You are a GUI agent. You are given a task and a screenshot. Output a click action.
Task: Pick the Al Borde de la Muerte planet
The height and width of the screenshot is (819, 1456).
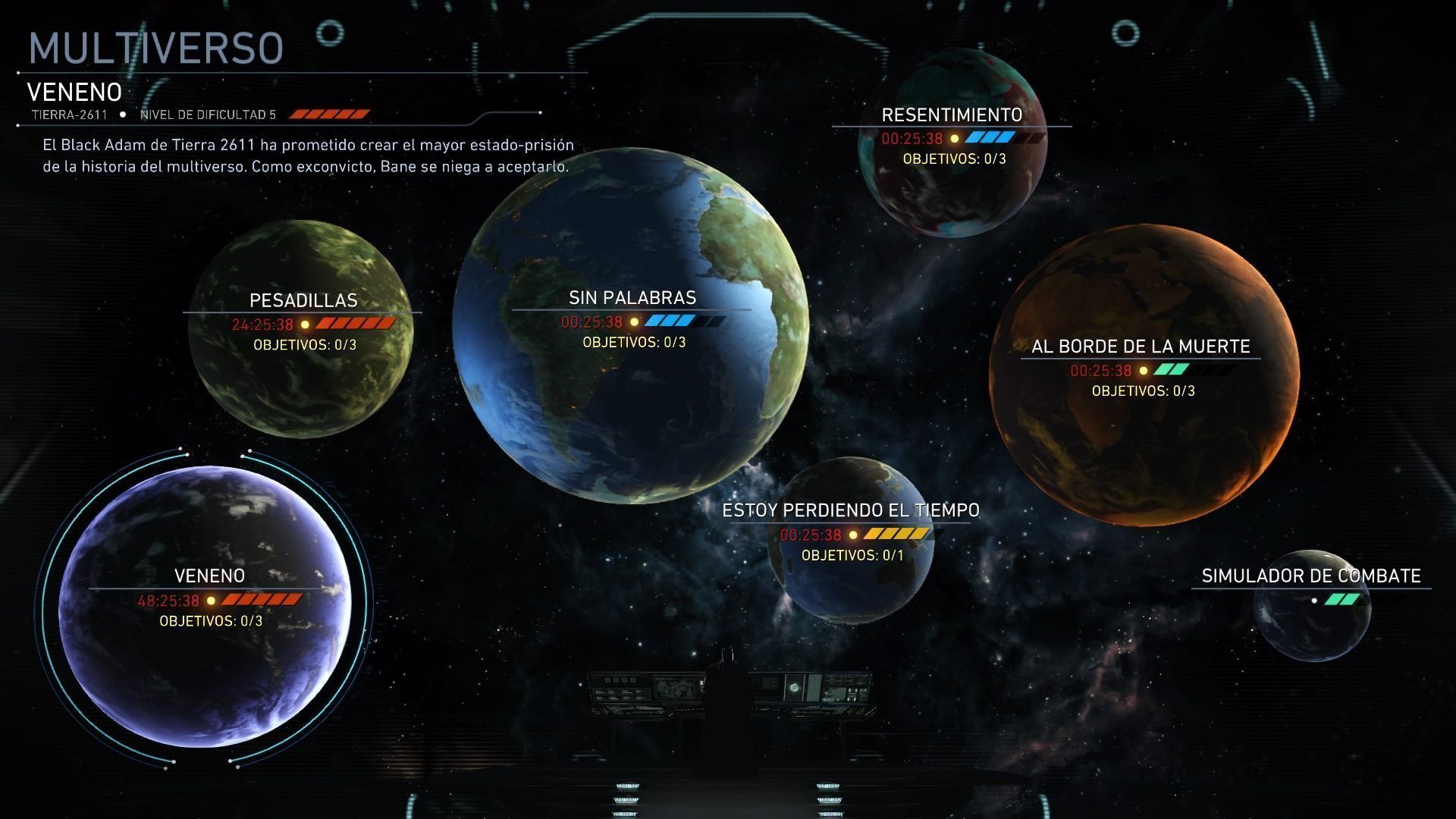(x=1144, y=375)
